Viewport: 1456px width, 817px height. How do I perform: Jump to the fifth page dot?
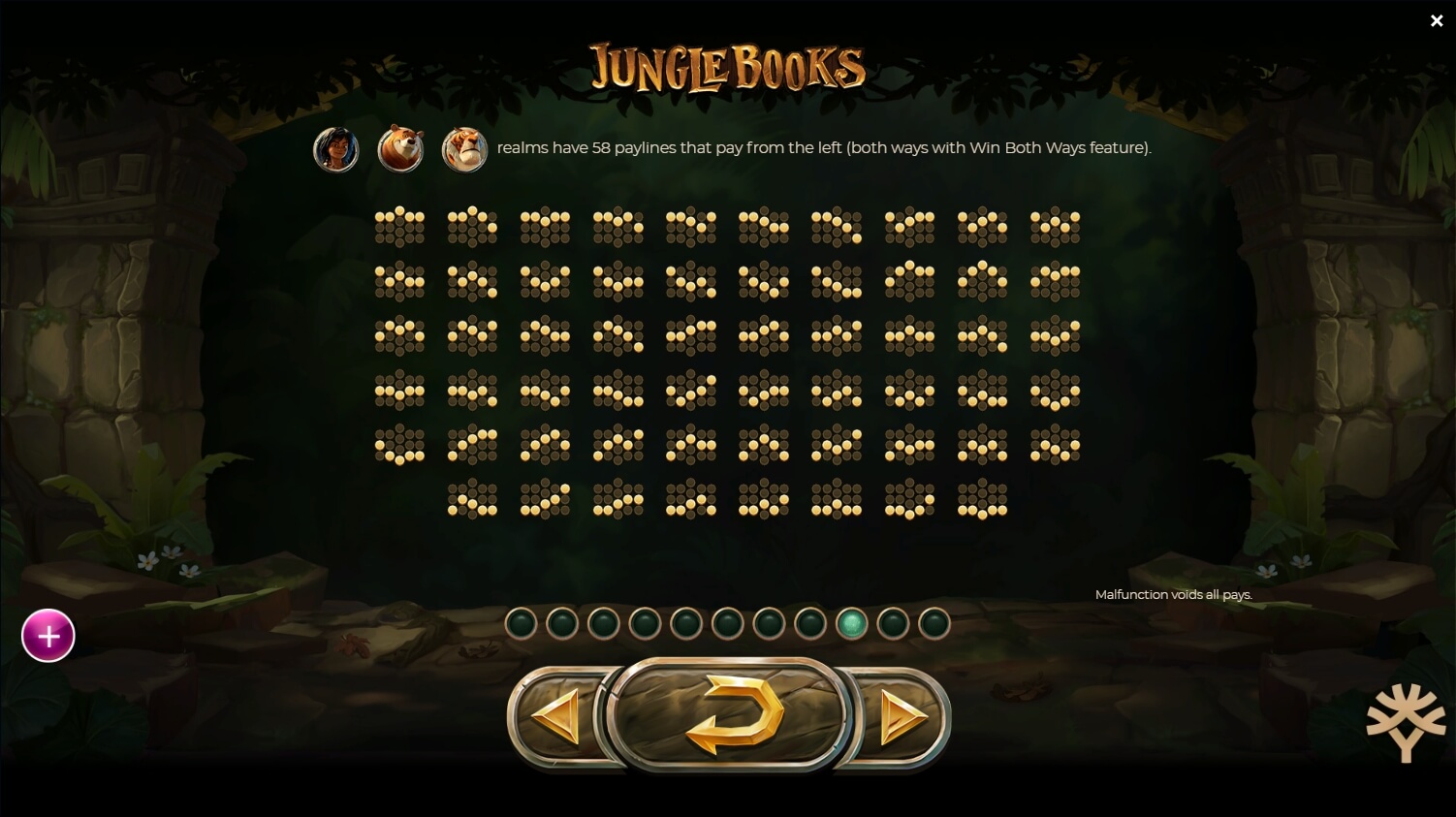(x=686, y=623)
